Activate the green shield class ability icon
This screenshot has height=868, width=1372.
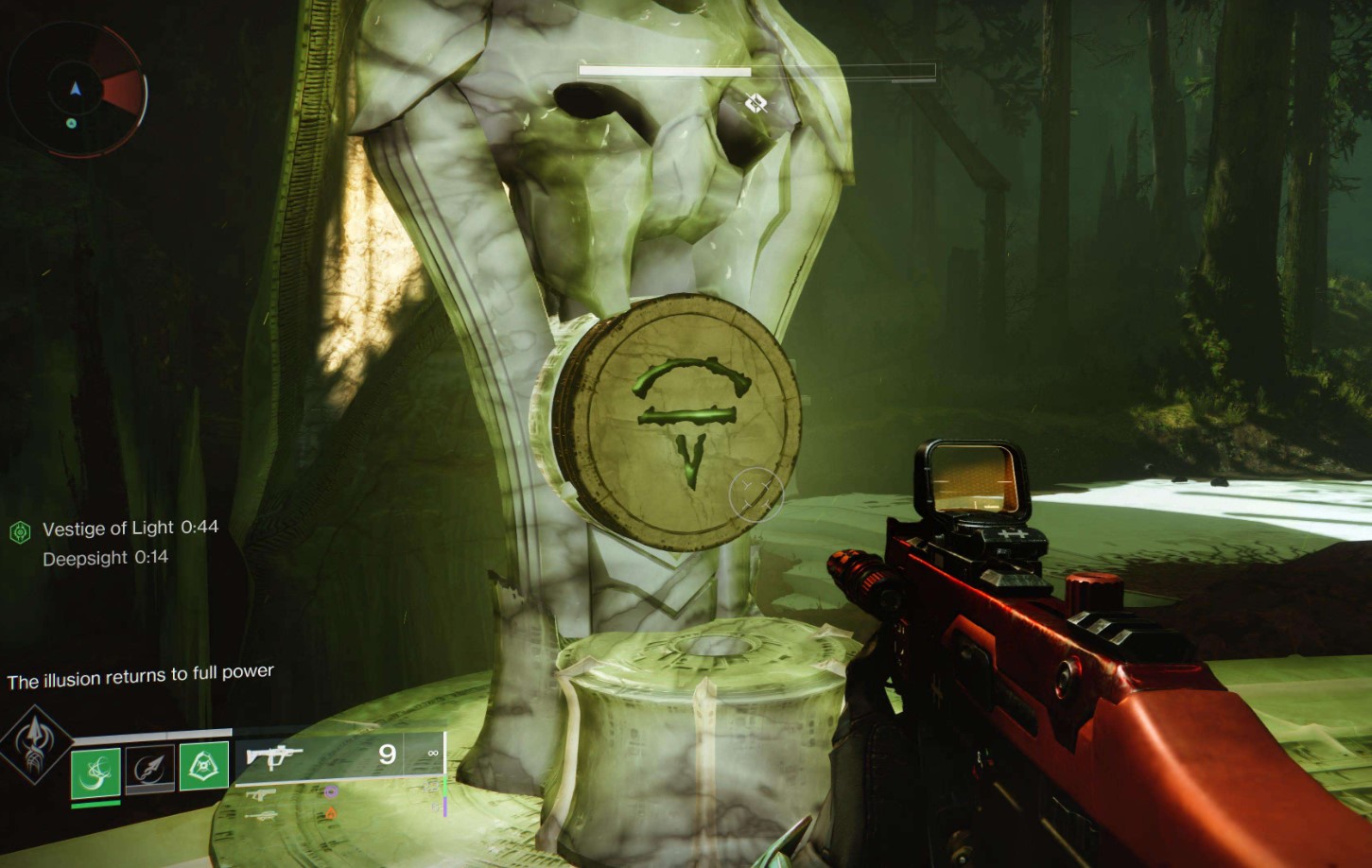[203, 765]
